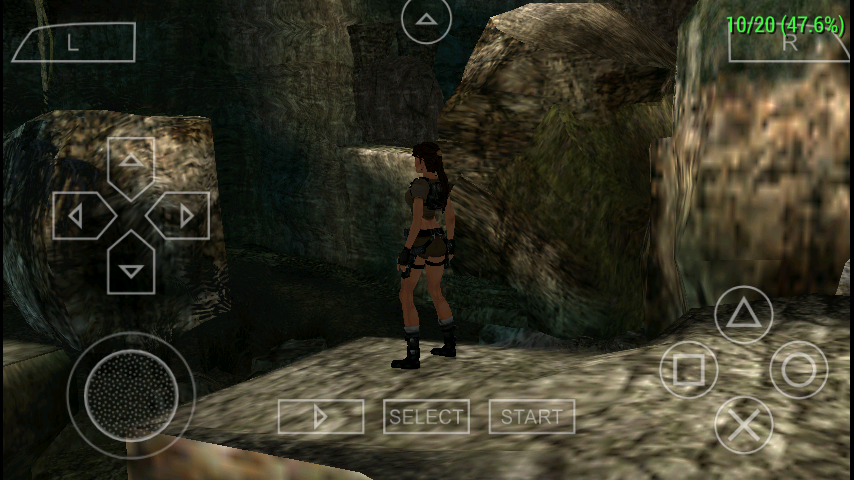The image size is (854, 480).
Task: Tap the D-pad down arrow
Action: 131,265
